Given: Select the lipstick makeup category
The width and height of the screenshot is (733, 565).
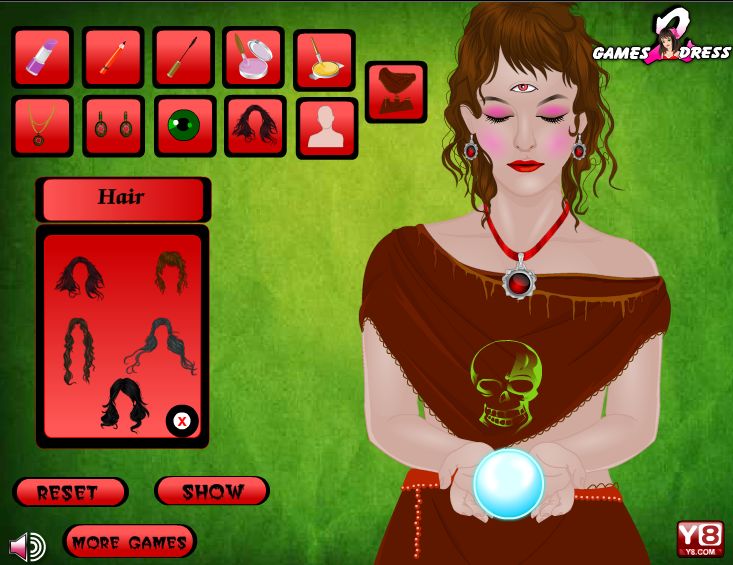Looking at the screenshot, I should coord(42,57).
